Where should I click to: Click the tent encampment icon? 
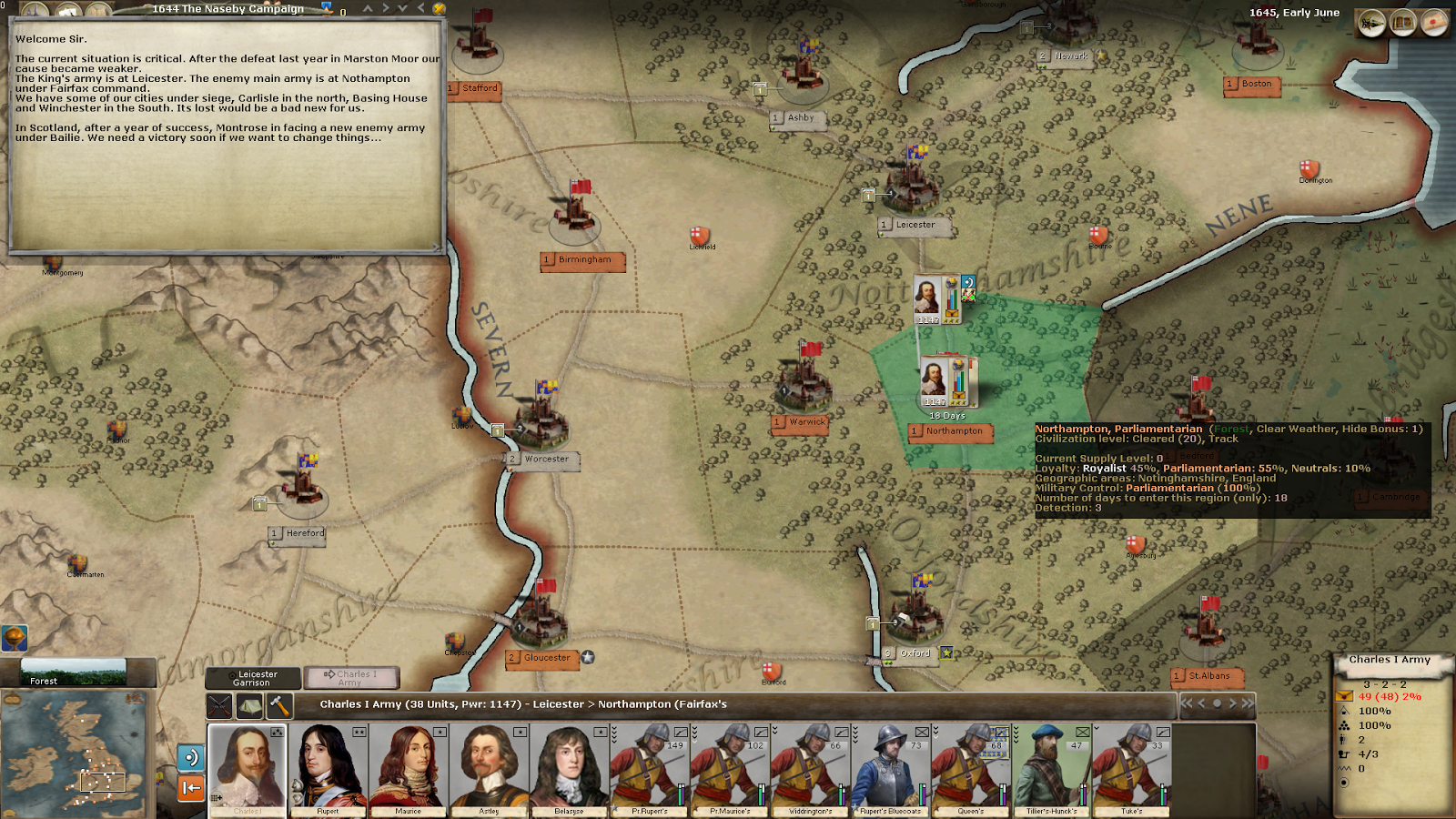point(250,705)
